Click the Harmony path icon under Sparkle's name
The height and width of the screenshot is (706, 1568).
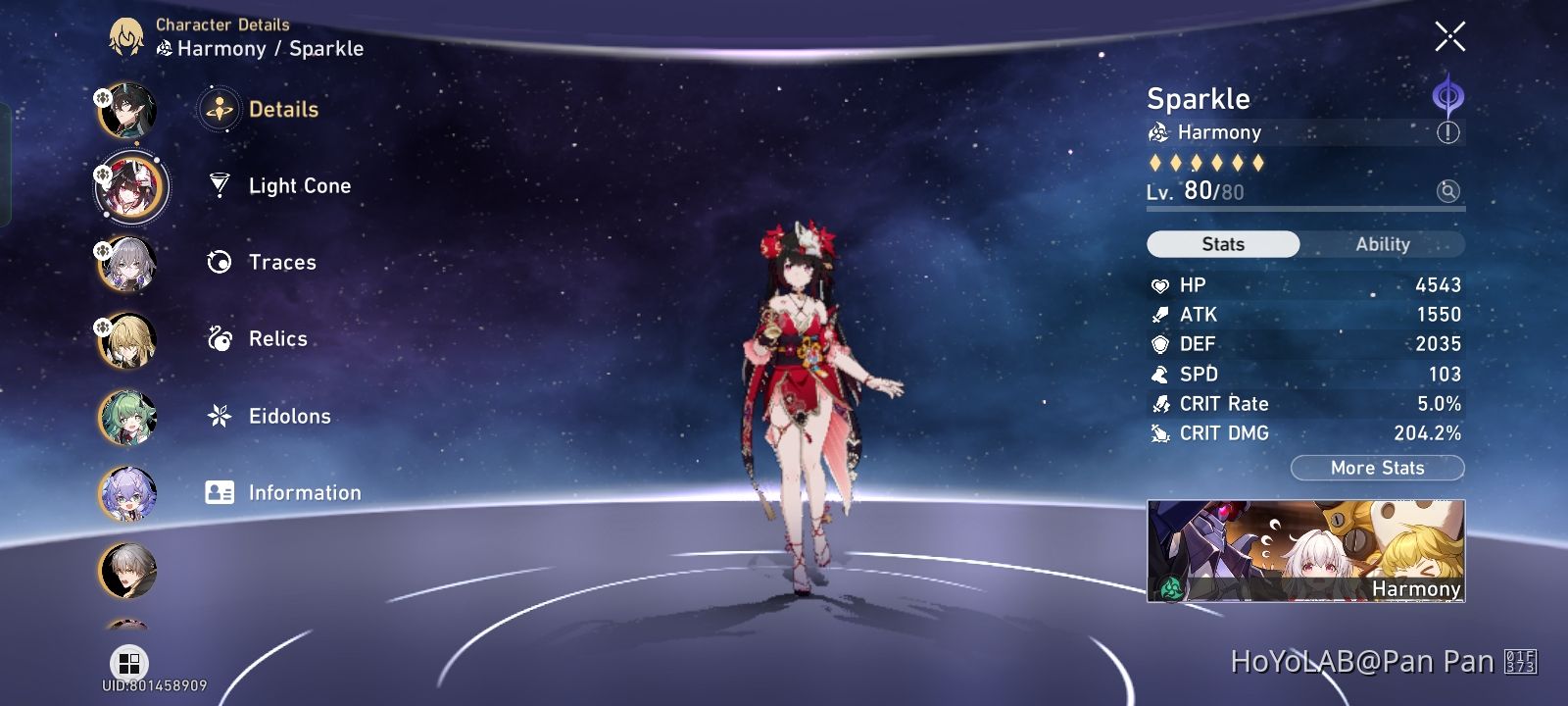click(x=1158, y=131)
